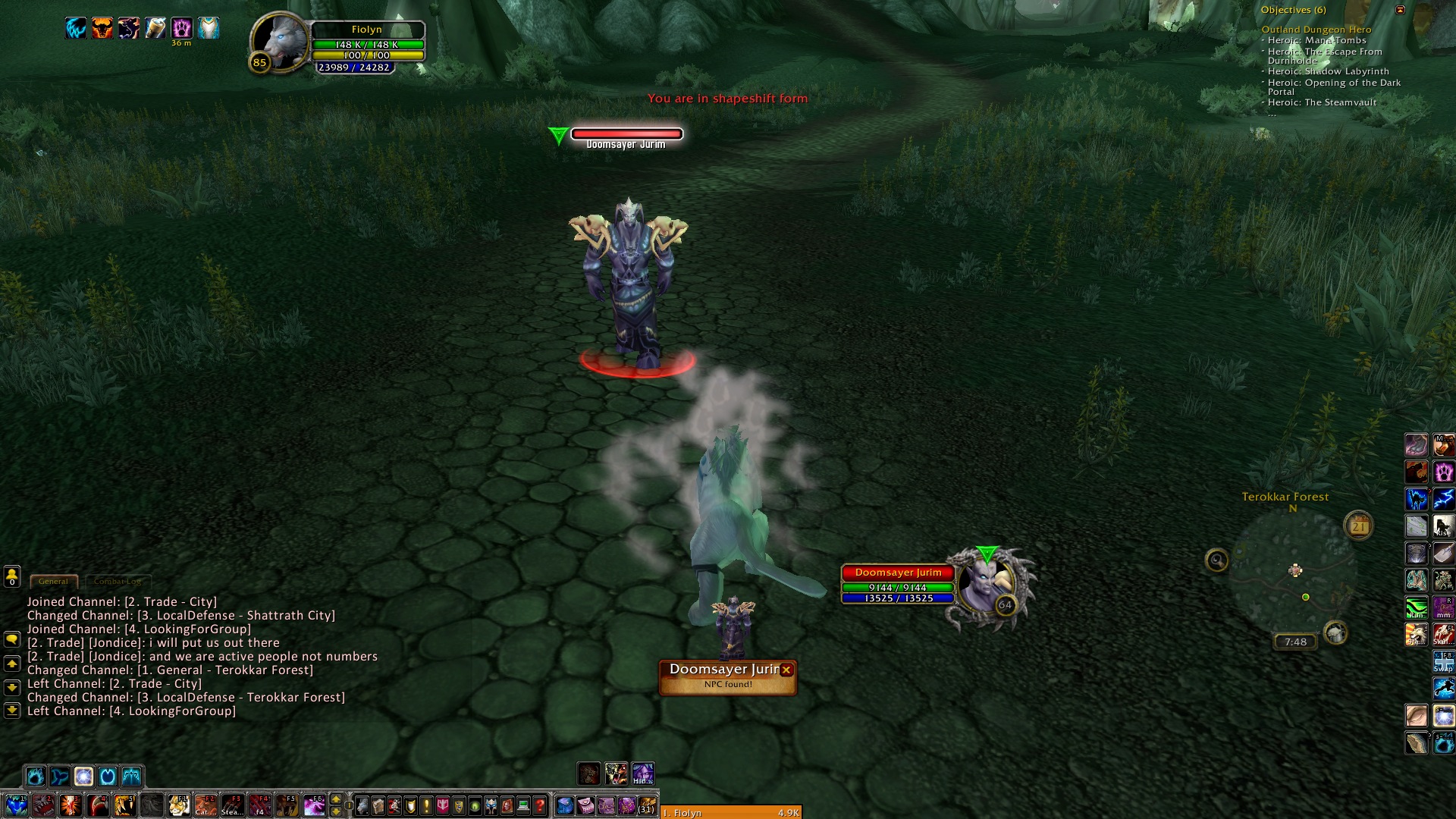
Task: Open the backpack bag slot
Action: coord(647,805)
